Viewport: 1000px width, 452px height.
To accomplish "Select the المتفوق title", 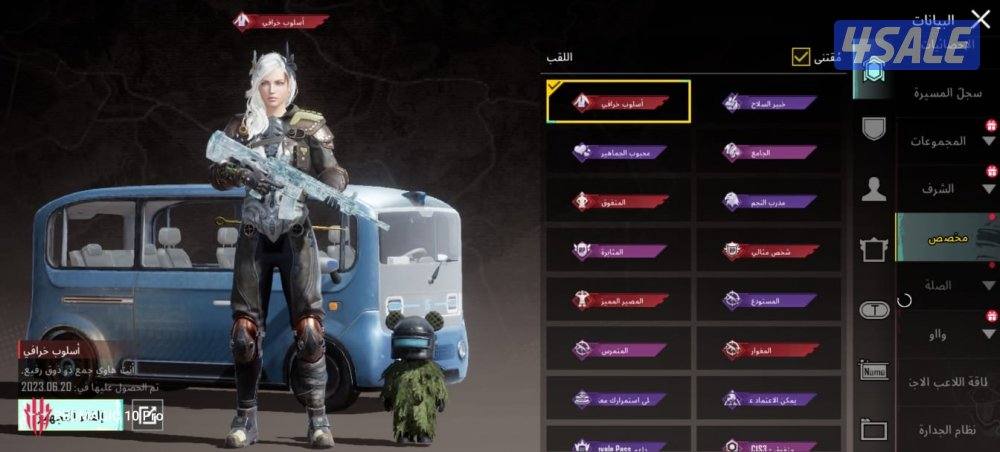I will pyautogui.click(x=619, y=201).
